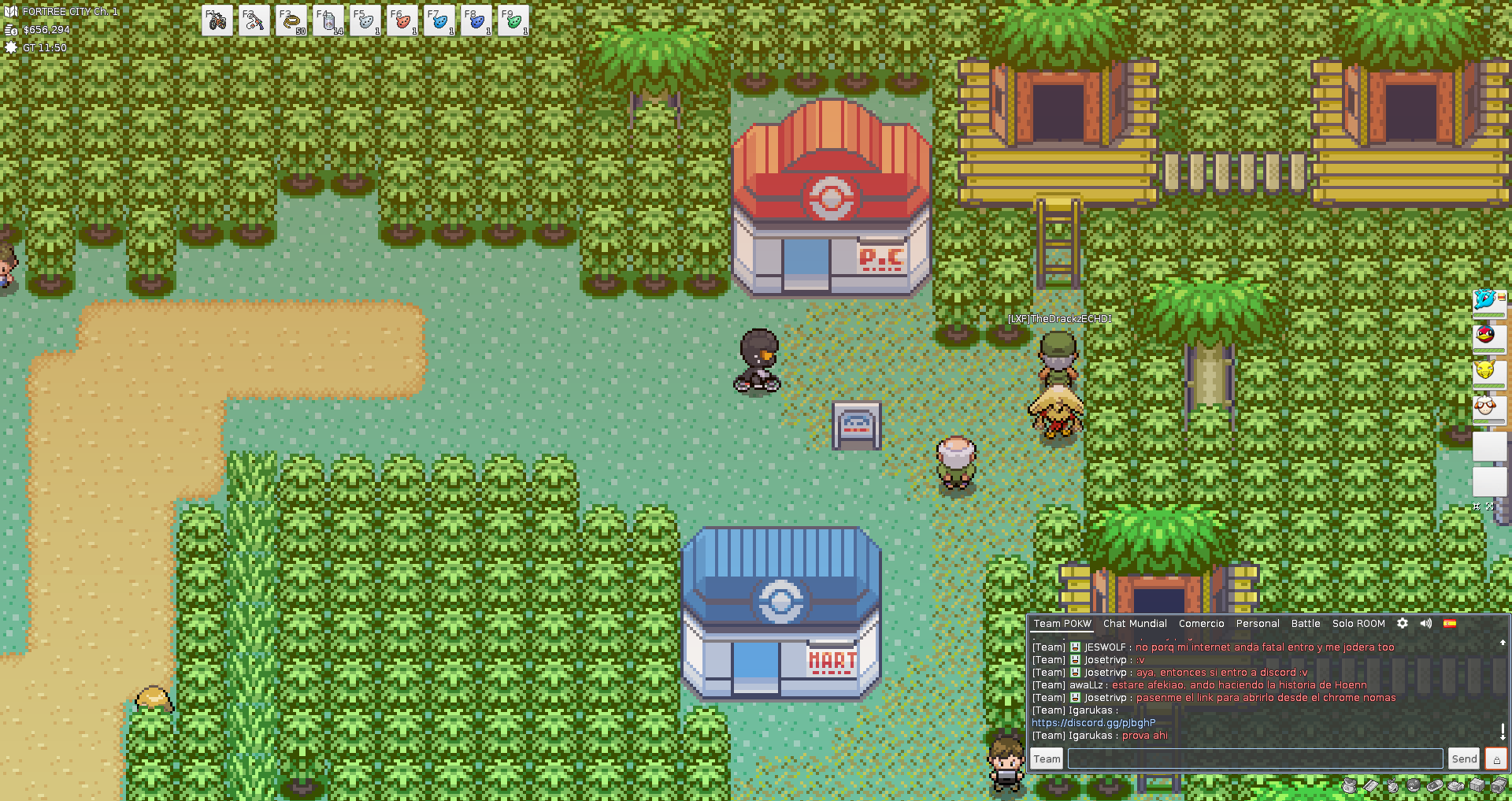Switch to the Personal chat tab

[1258, 623]
